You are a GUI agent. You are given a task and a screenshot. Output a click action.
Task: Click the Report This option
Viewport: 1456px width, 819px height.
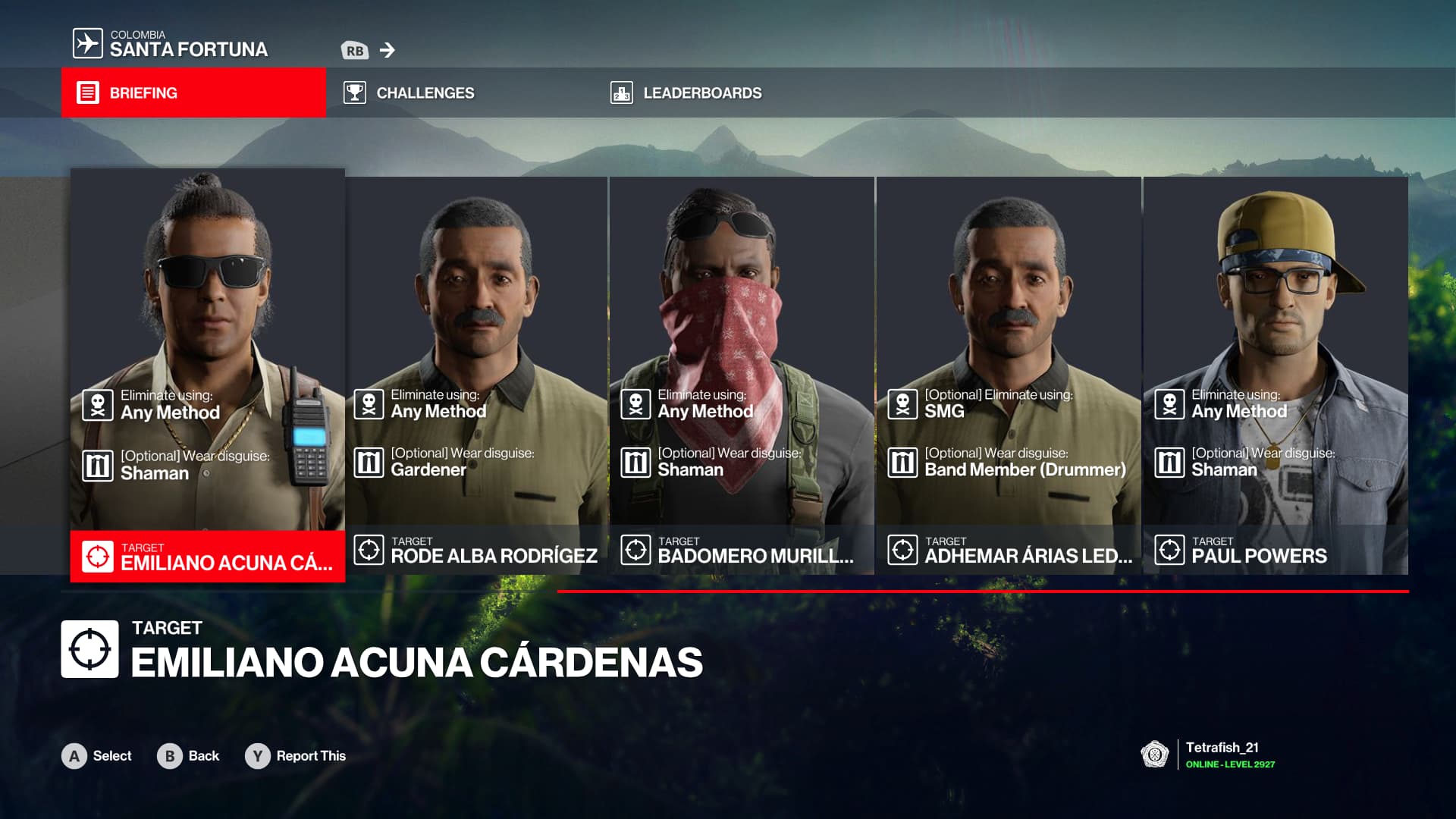(x=296, y=756)
